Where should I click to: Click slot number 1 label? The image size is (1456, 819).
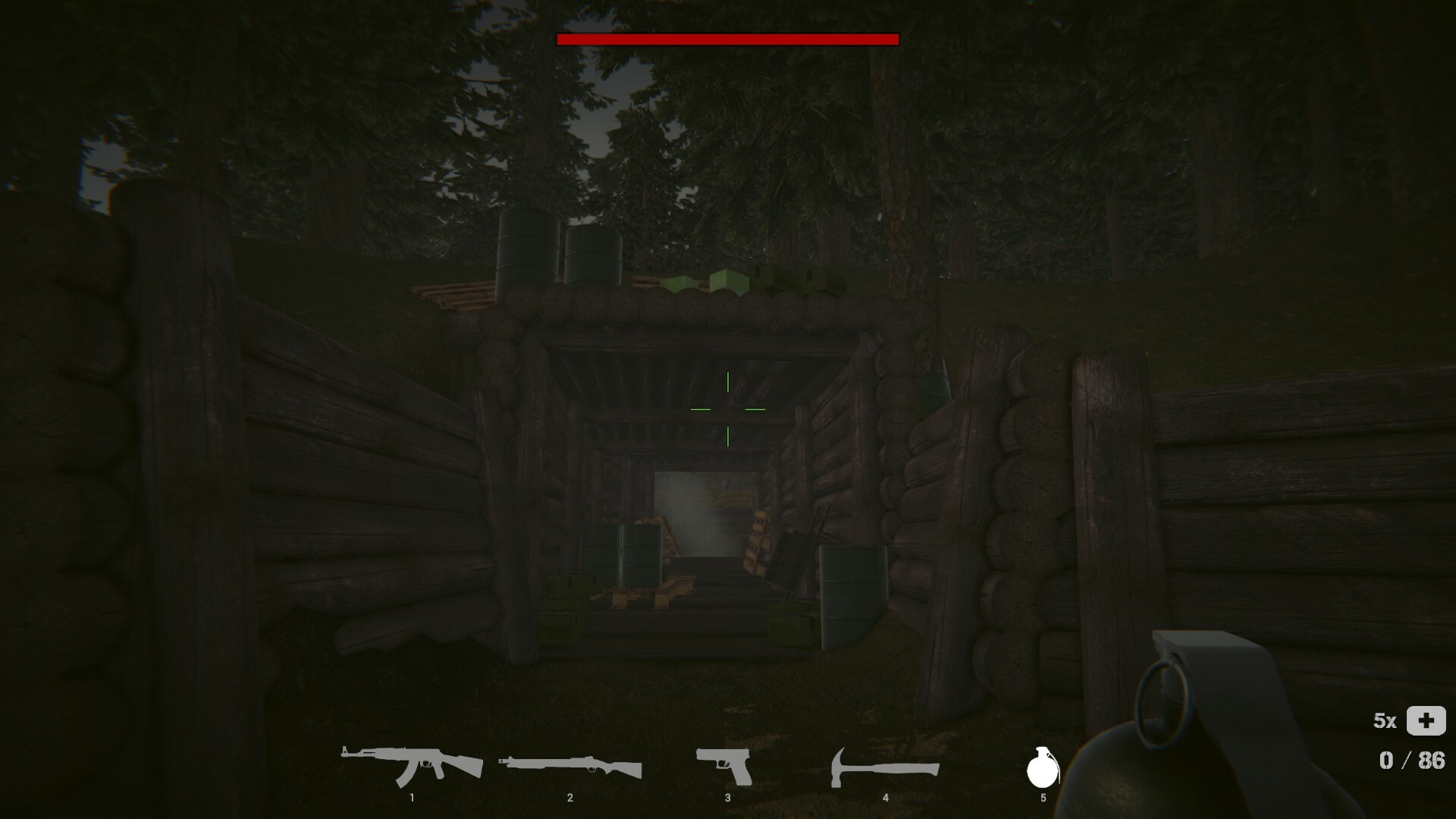[413, 797]
